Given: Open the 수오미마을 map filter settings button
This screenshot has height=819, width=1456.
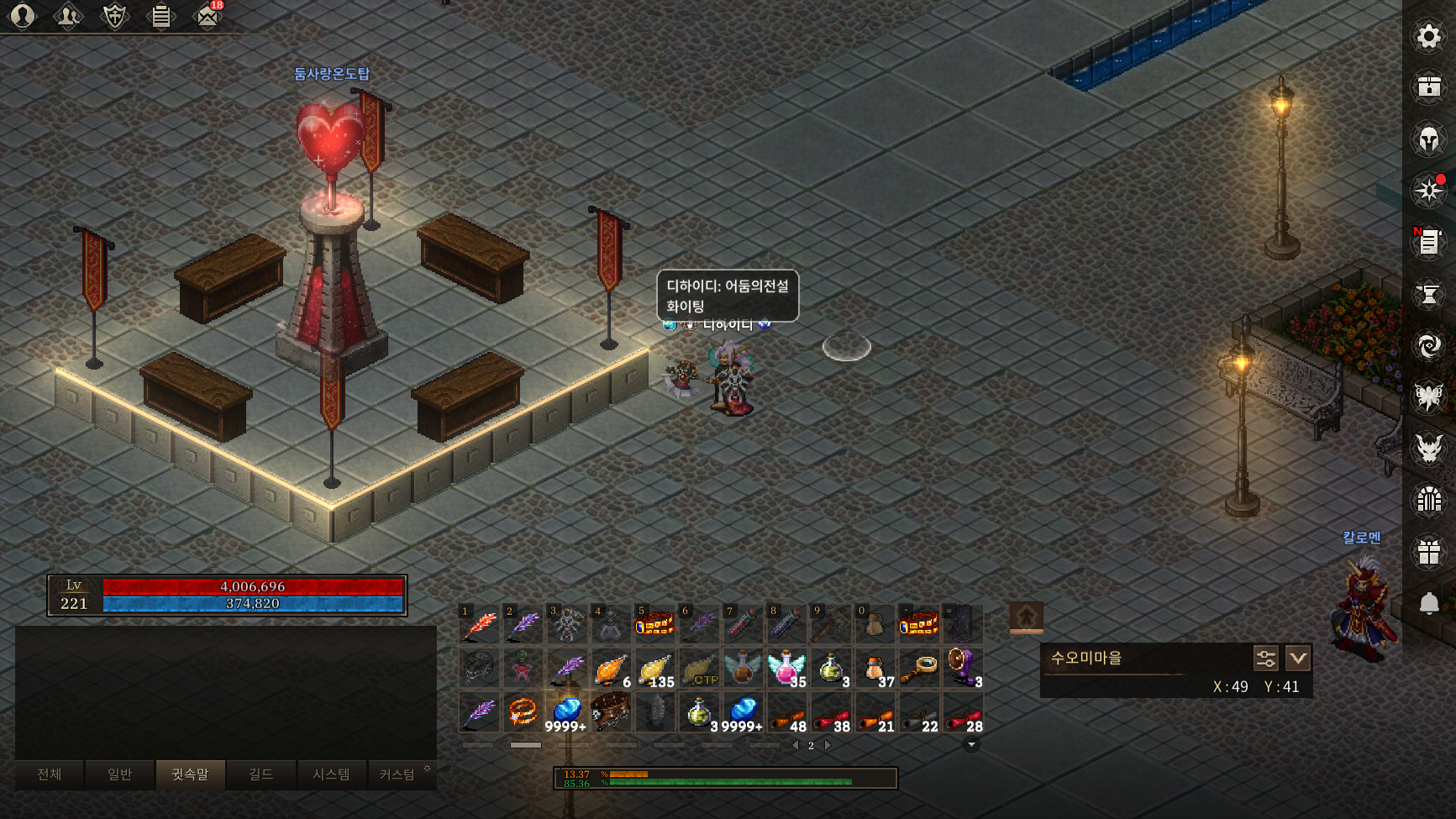Looking at the screenshot, I should (x=1265, y=658).
